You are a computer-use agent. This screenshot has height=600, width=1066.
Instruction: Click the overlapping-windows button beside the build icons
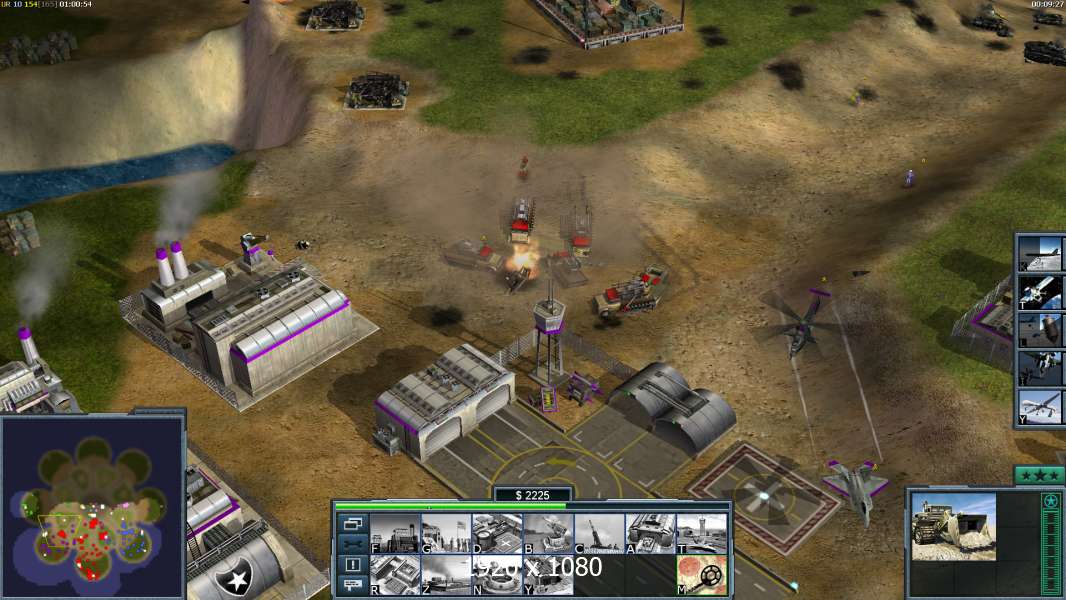(x=353, y=523)
